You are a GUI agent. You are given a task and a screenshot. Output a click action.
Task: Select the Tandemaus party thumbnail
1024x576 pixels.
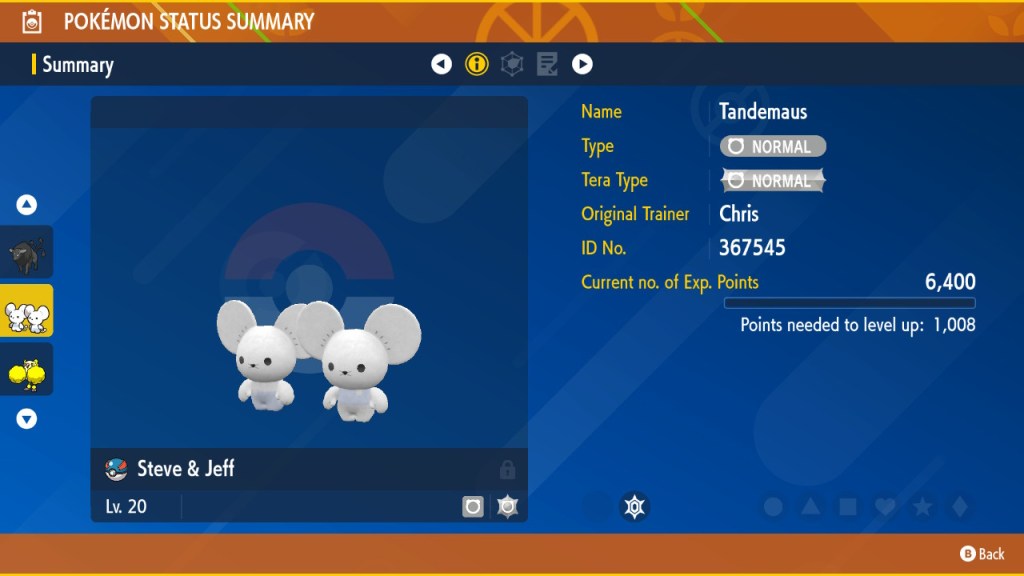27,311
